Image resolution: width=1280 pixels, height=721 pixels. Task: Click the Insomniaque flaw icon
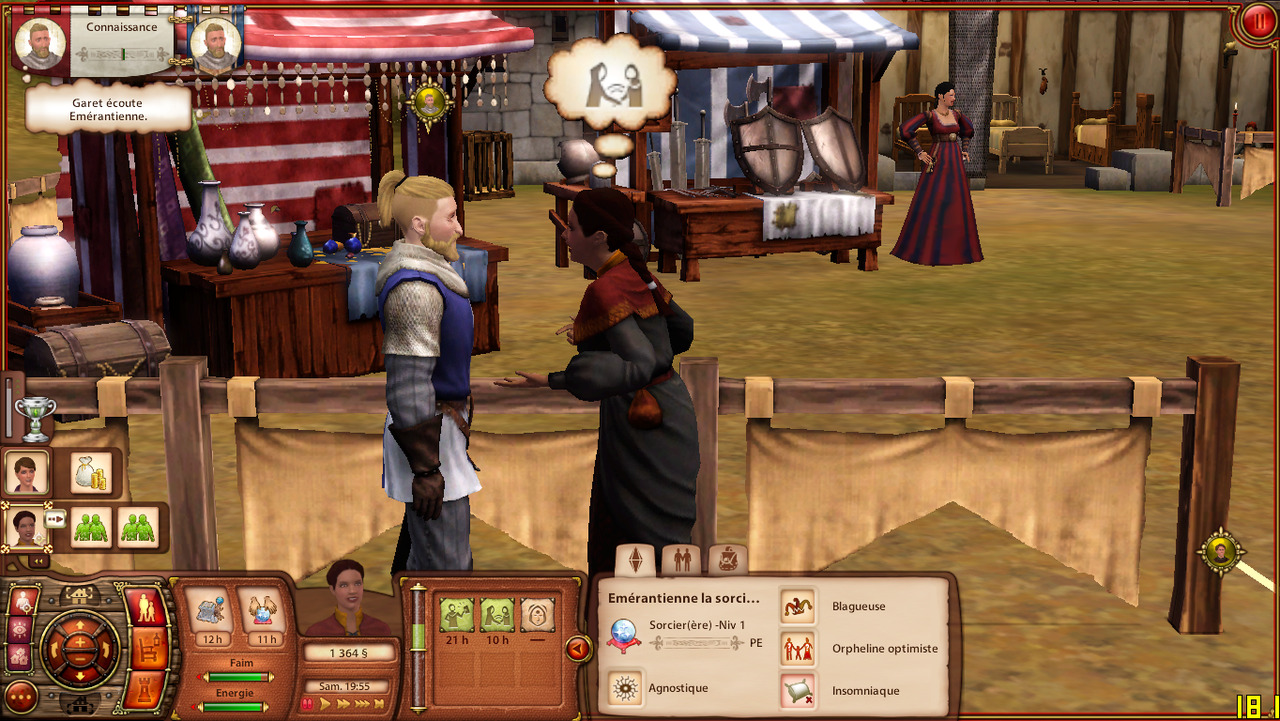coord(798,690)
